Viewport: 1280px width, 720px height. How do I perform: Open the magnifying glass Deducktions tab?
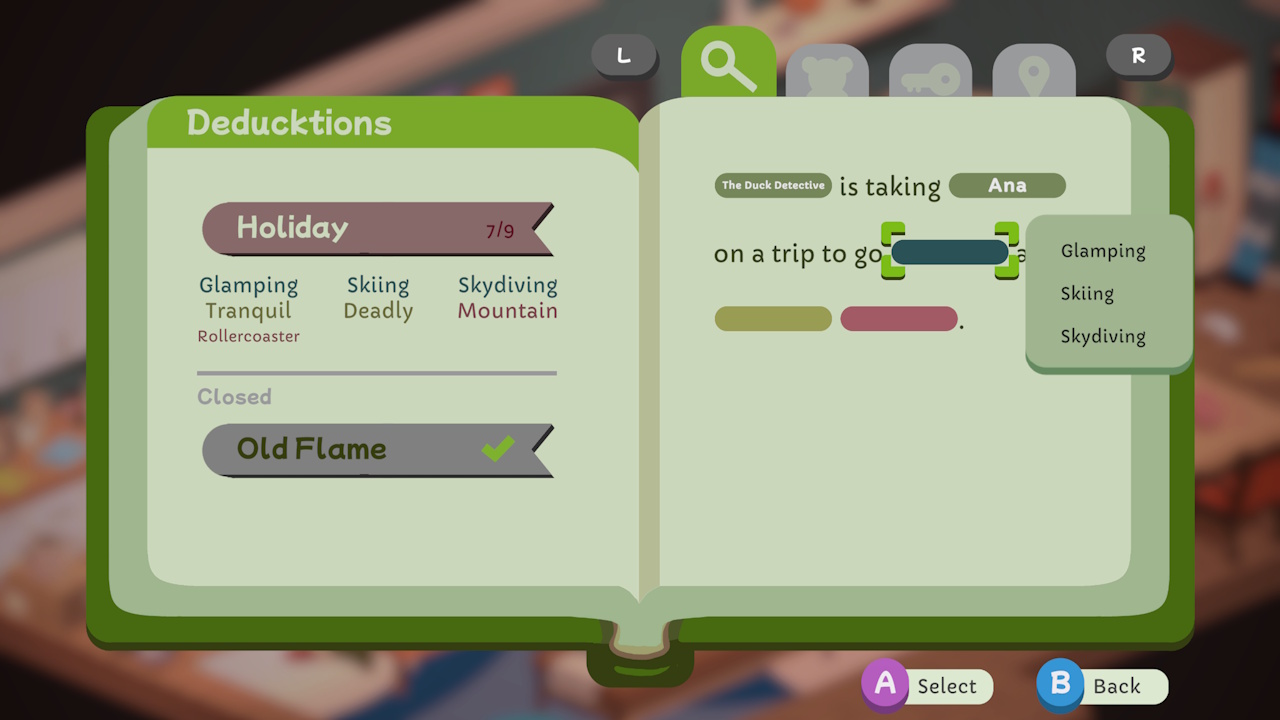pyautogui.click(x=727, y=62)
